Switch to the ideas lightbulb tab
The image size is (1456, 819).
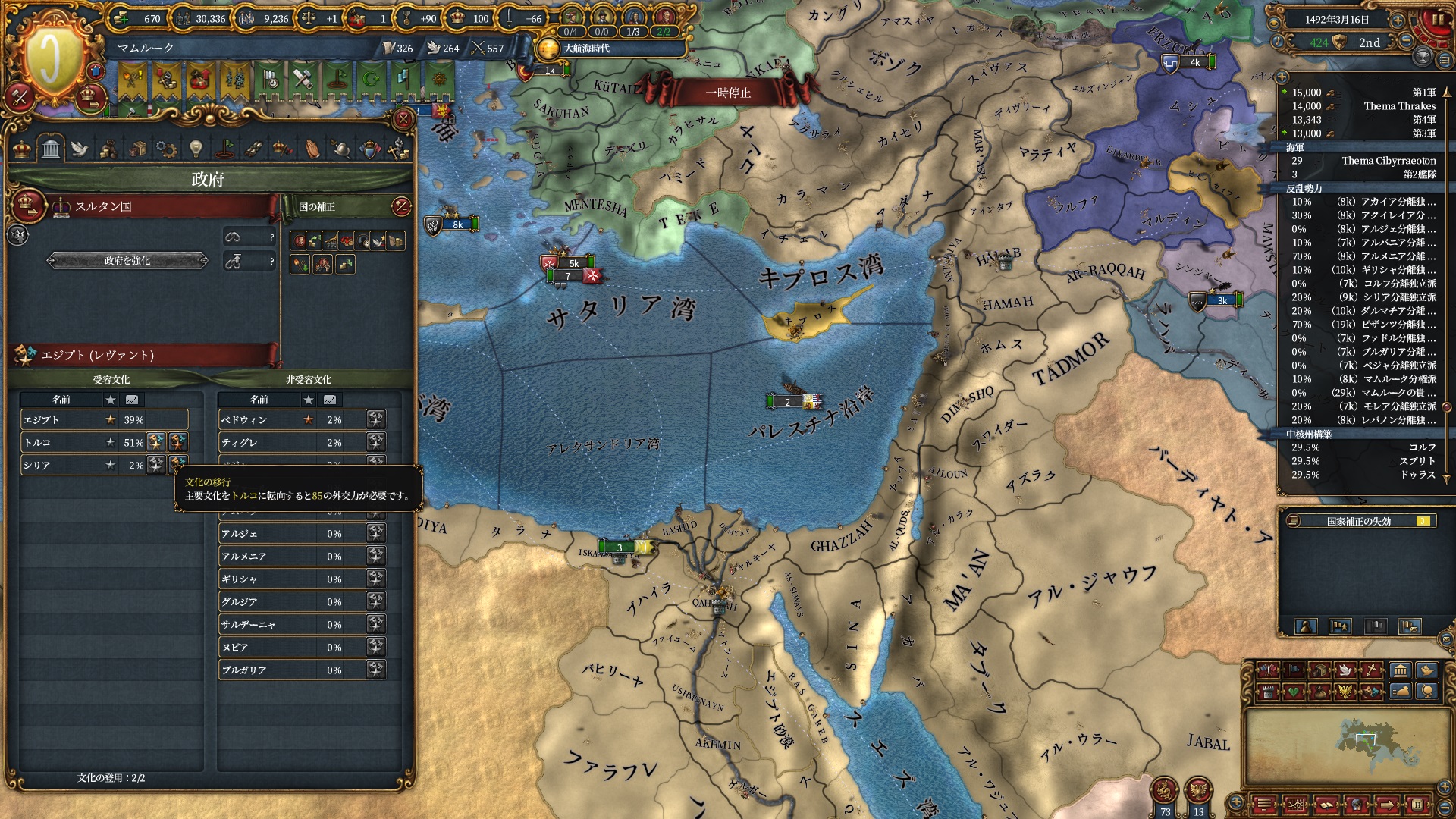tap(196, 149)
